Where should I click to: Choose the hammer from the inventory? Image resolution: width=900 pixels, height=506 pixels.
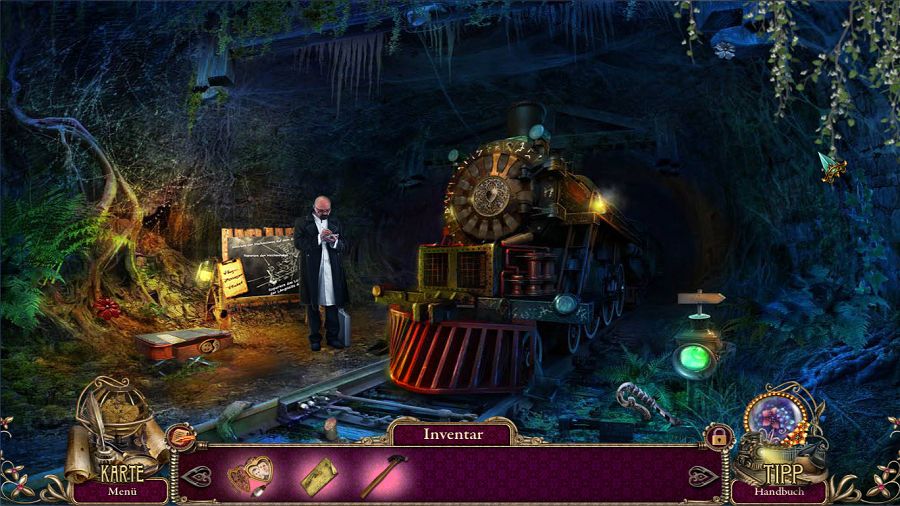coord(383,475)
